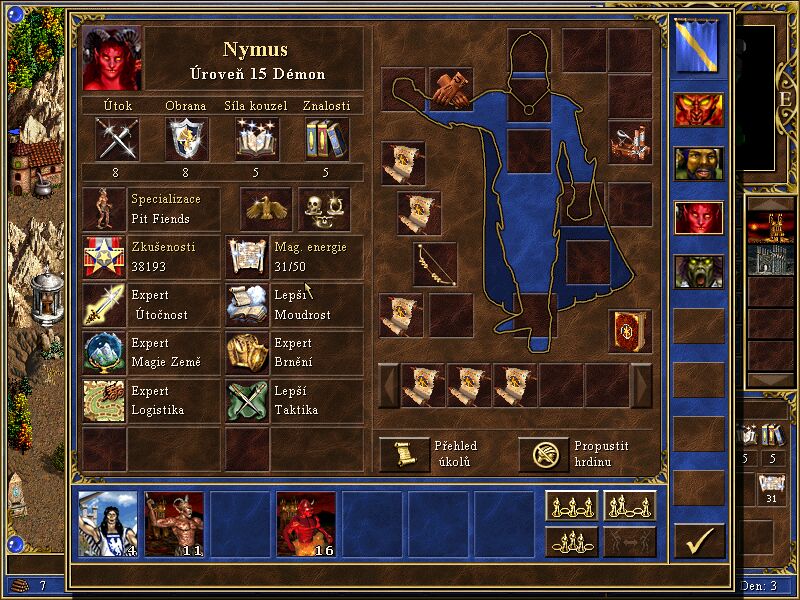Select the ballista war machine slot

[x=630, y=141]
